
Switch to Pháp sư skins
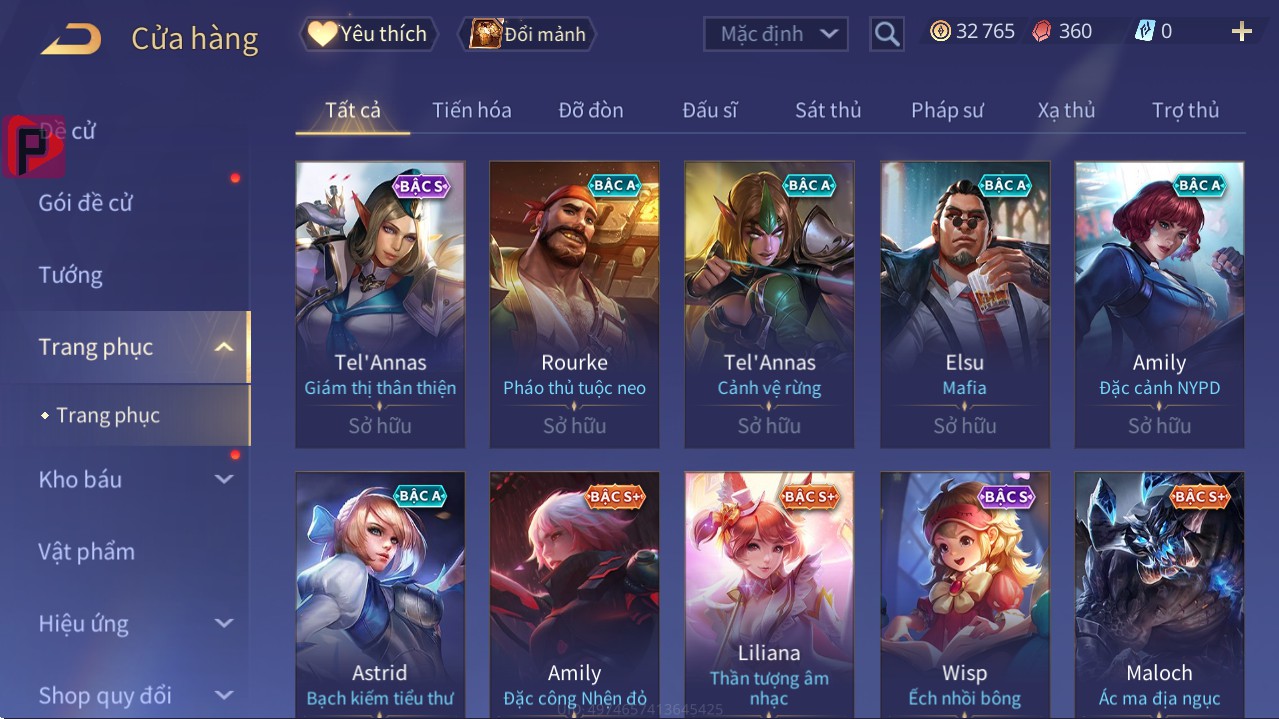pyautogui.click(x=947, y=110)
